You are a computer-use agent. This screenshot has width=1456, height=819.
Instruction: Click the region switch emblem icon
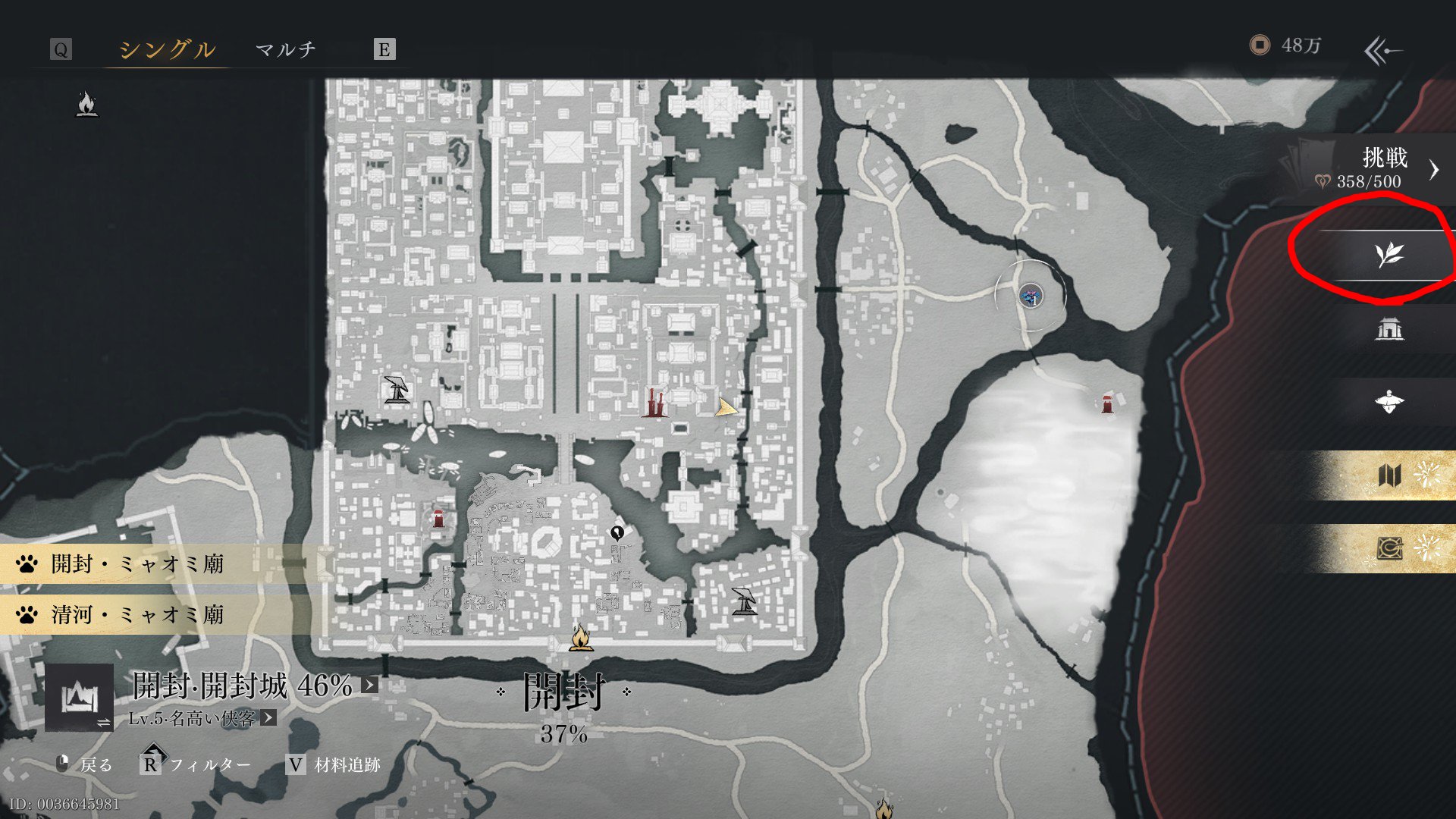pyautogui.click(x=80, y=697)
